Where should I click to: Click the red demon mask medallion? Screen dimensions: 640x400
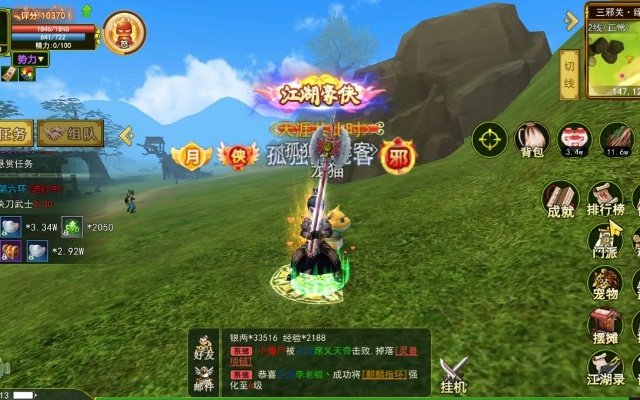122,31
